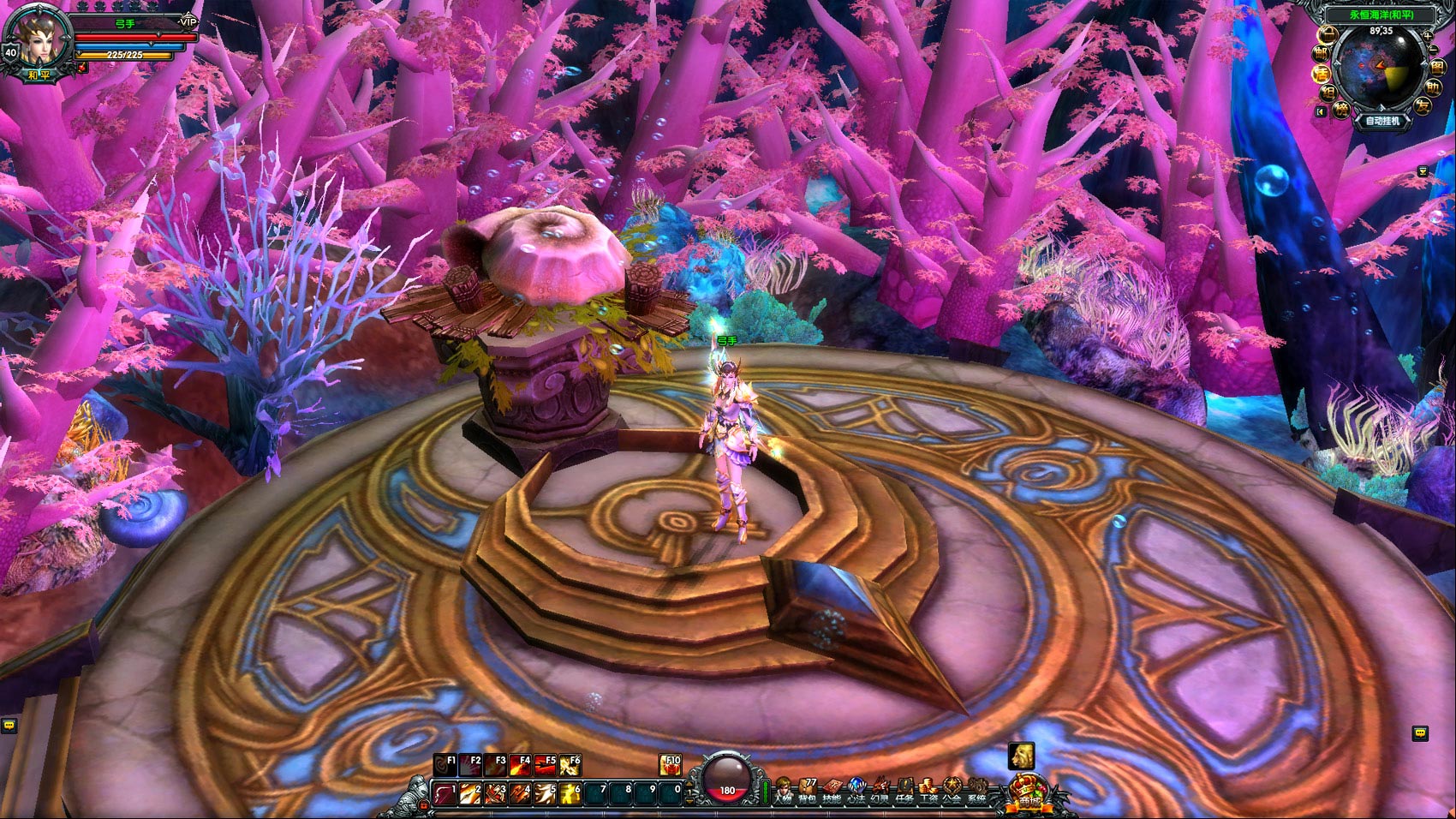This screenshot has height=819, width=1456.
Task: Open the 系统 system settings
Action: [976, 792]
